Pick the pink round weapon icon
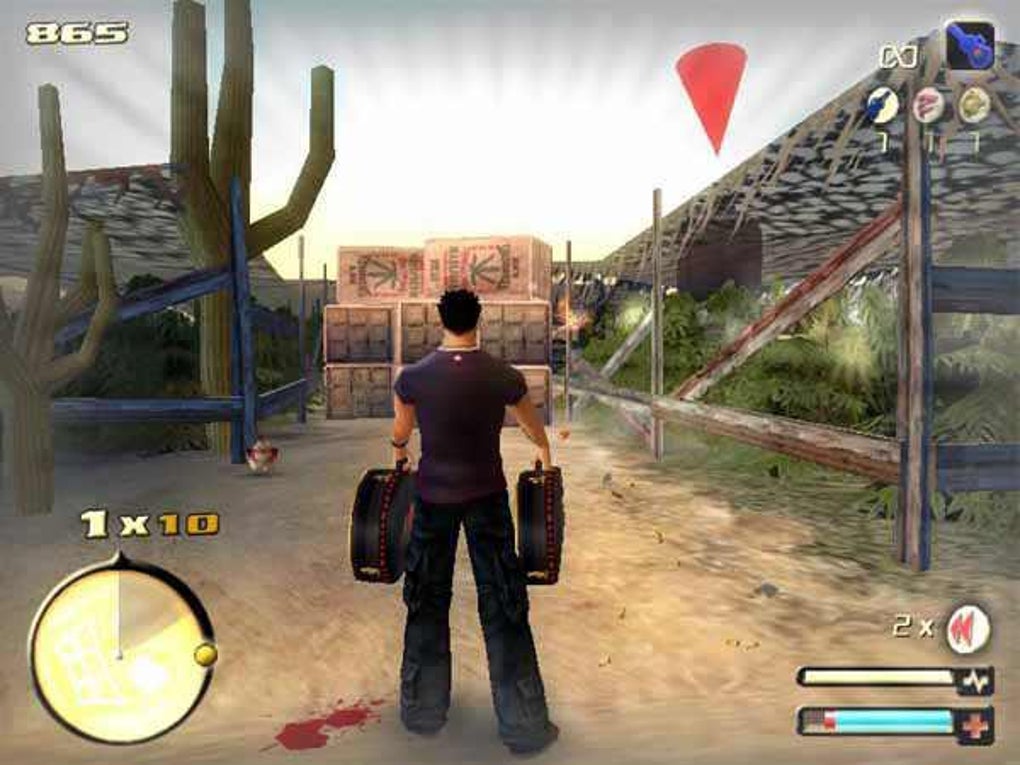1020x765 pixels. pyautogui.click(x=927, y=104)
